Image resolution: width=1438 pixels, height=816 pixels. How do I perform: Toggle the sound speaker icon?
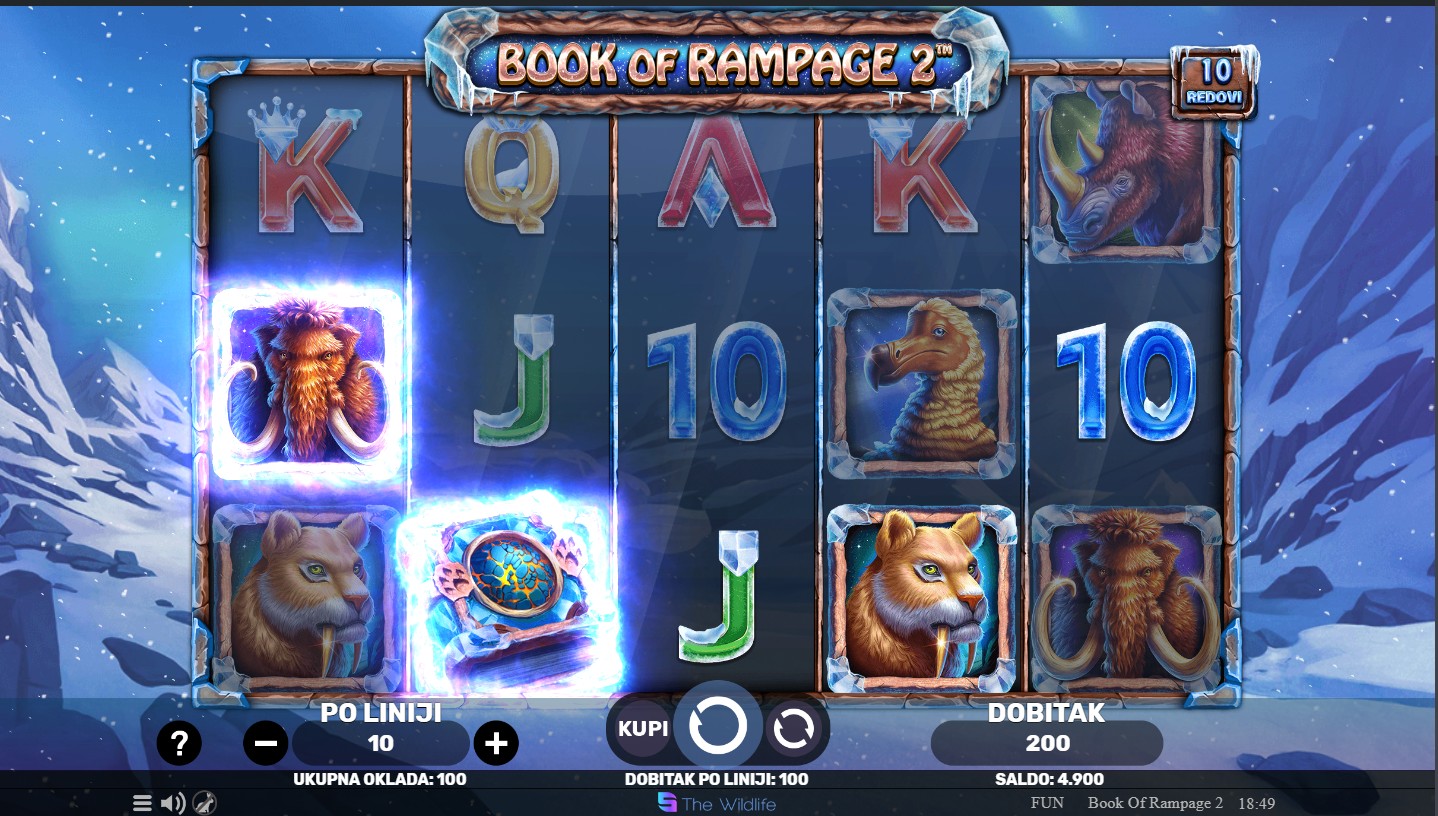pos(173,803)
